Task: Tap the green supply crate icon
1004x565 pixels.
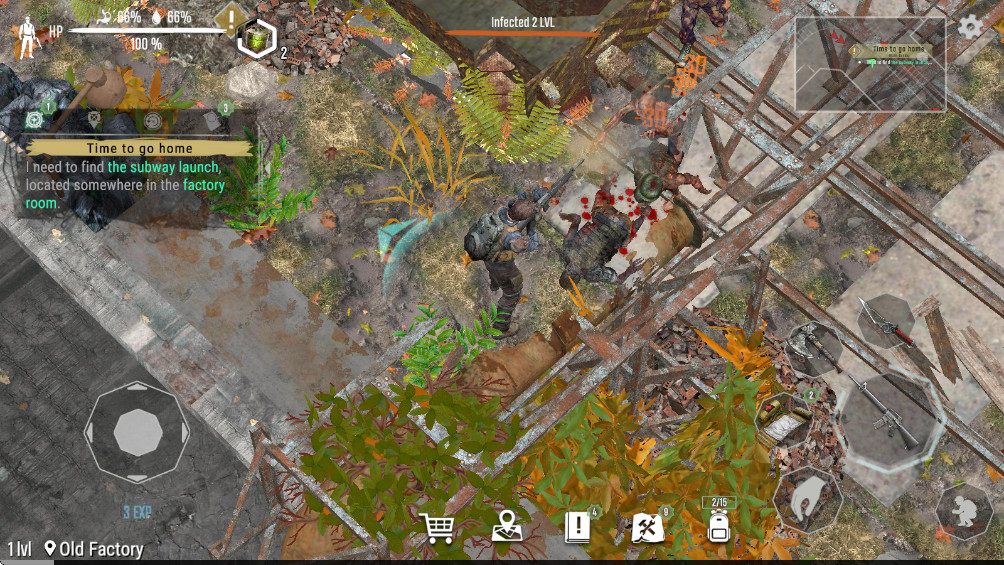Action: pyautogui.click(x=258, y=39)
